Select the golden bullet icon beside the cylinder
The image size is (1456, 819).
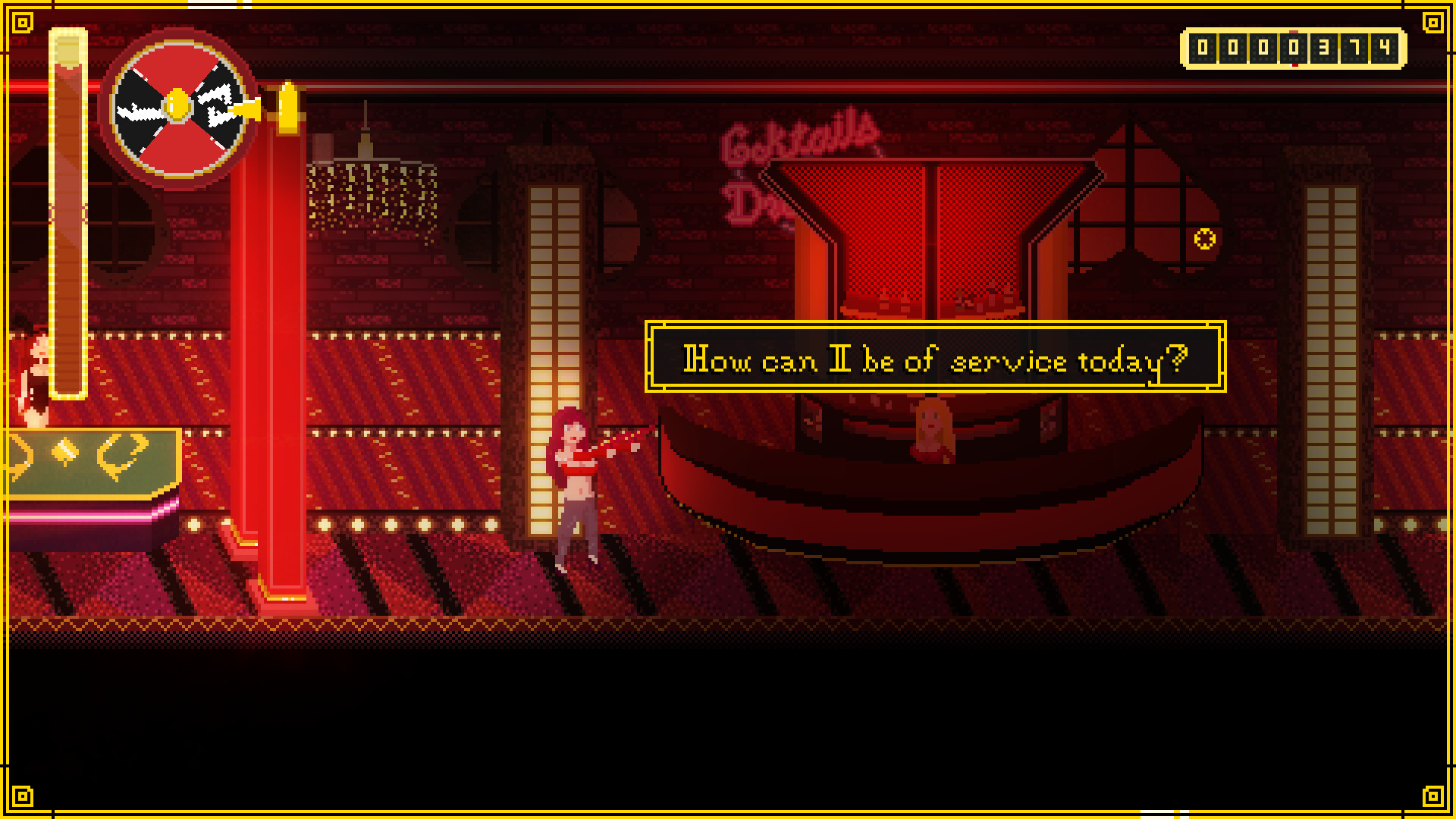[x=287, y=106]
